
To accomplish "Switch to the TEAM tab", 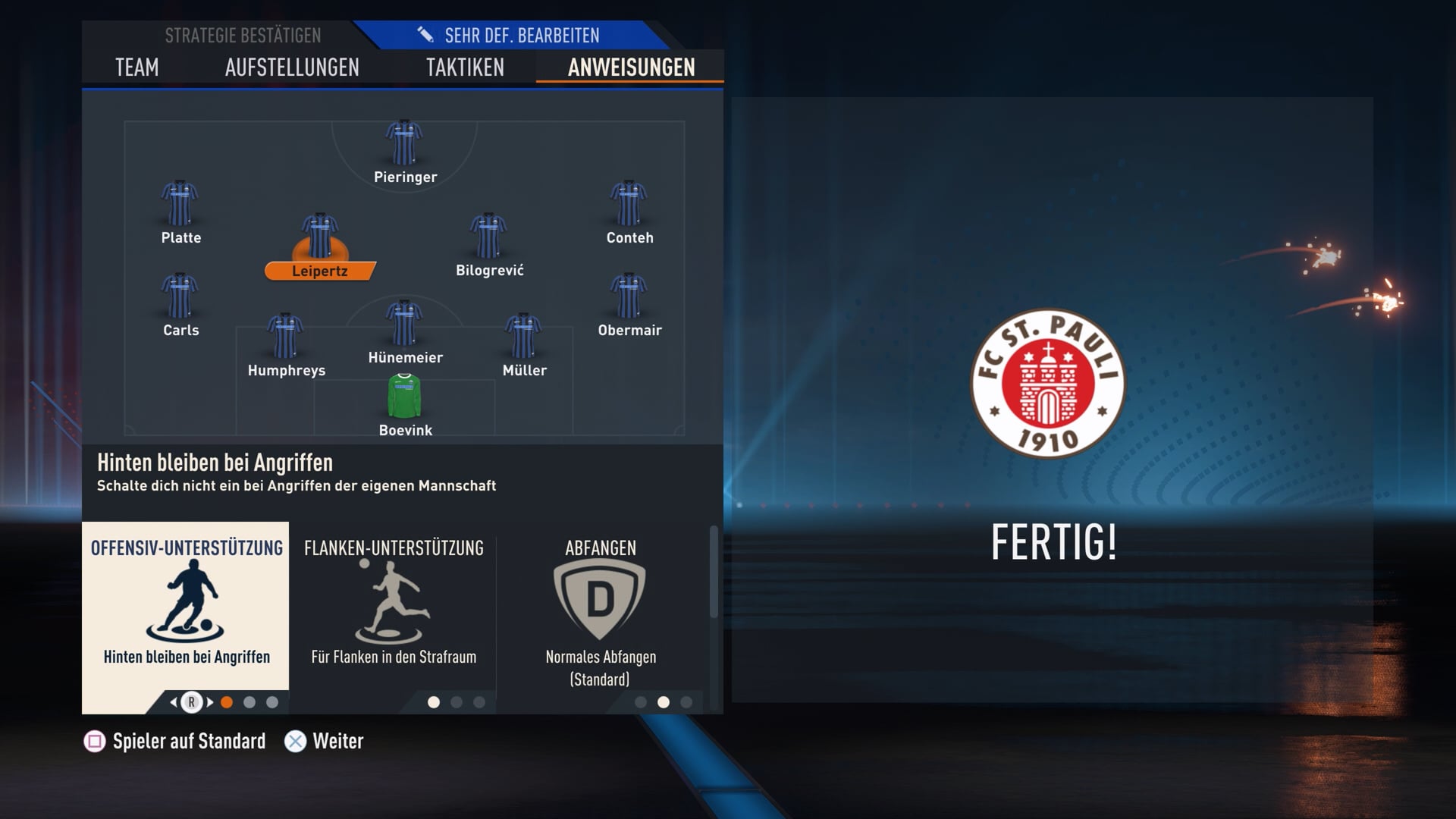I will (137, 67).
